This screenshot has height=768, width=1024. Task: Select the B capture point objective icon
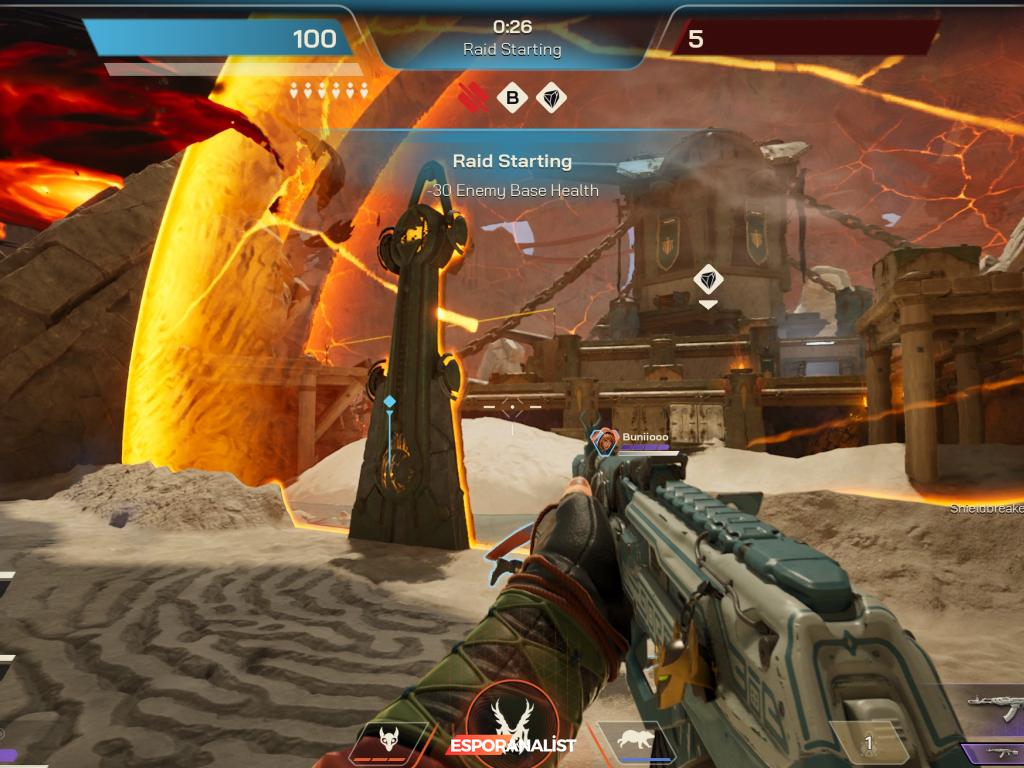tap(512, 98)
